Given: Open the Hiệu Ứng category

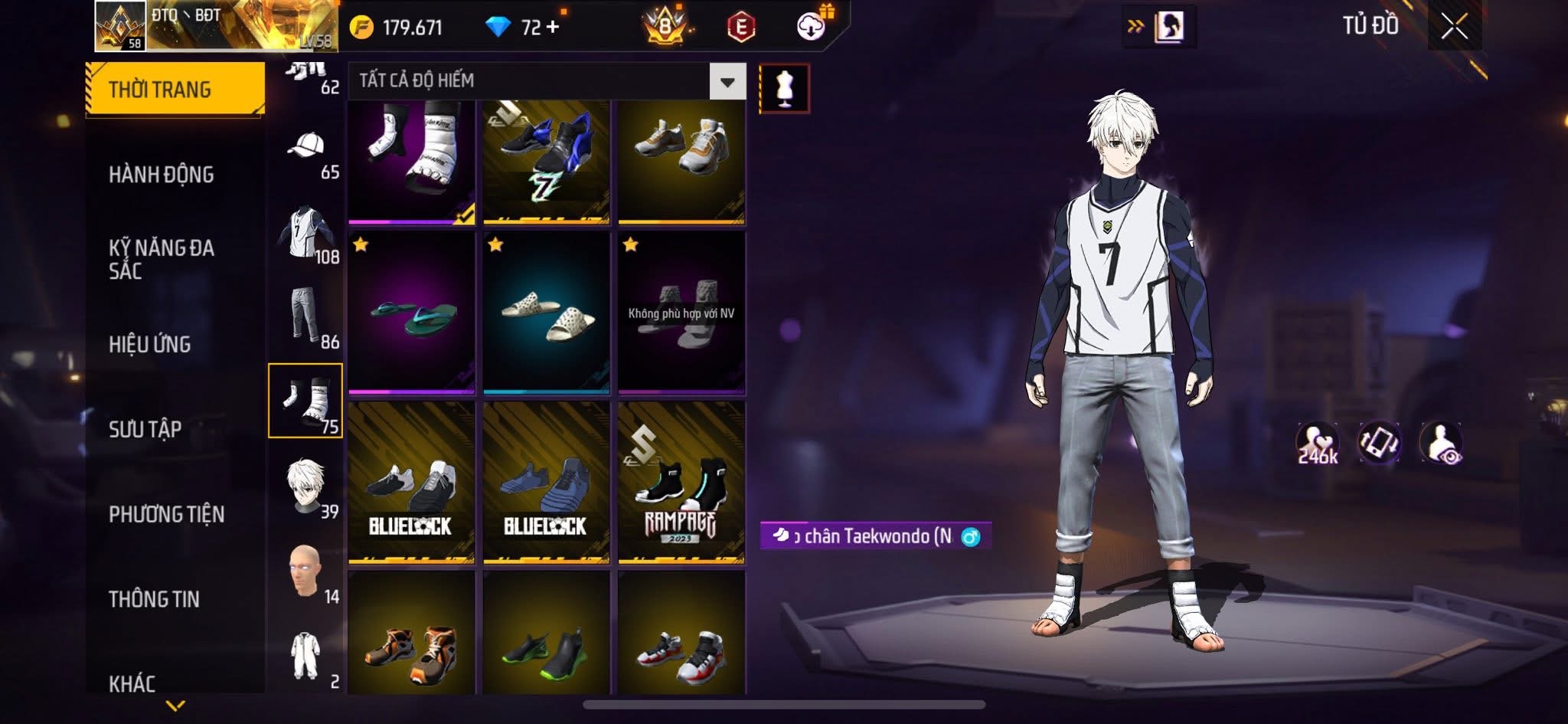Looking at the screenshot, I should tap(150, 345).
